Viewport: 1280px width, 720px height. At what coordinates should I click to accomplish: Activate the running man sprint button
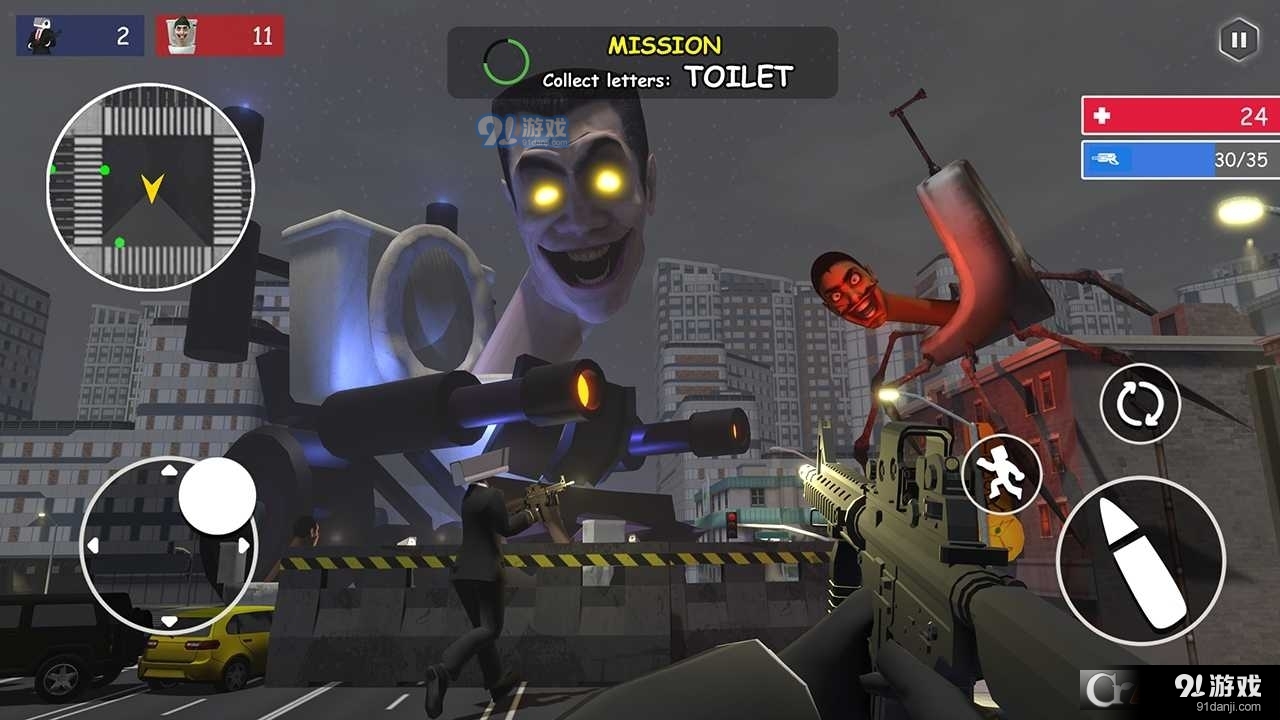tap(1002, 474)
